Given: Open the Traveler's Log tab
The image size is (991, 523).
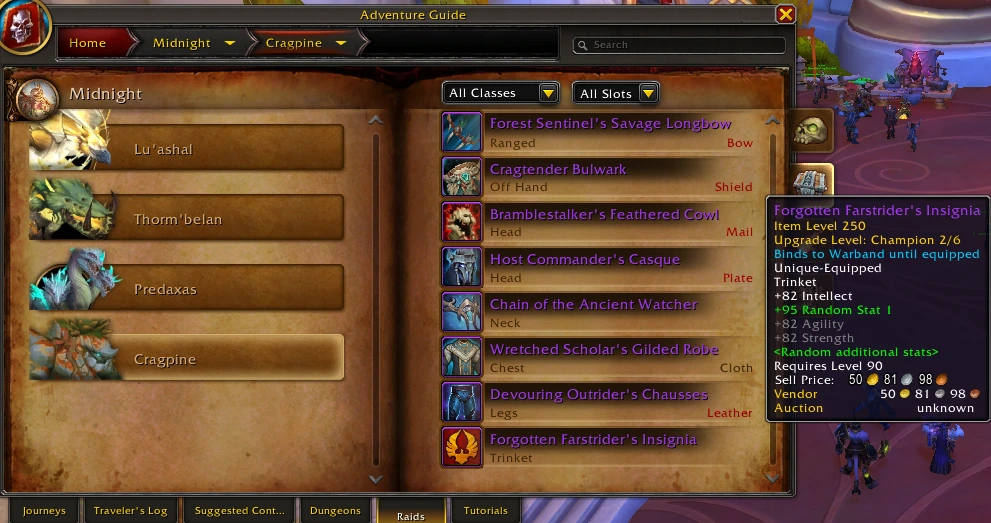Looking at the screenshot, I should coord(130,510).
